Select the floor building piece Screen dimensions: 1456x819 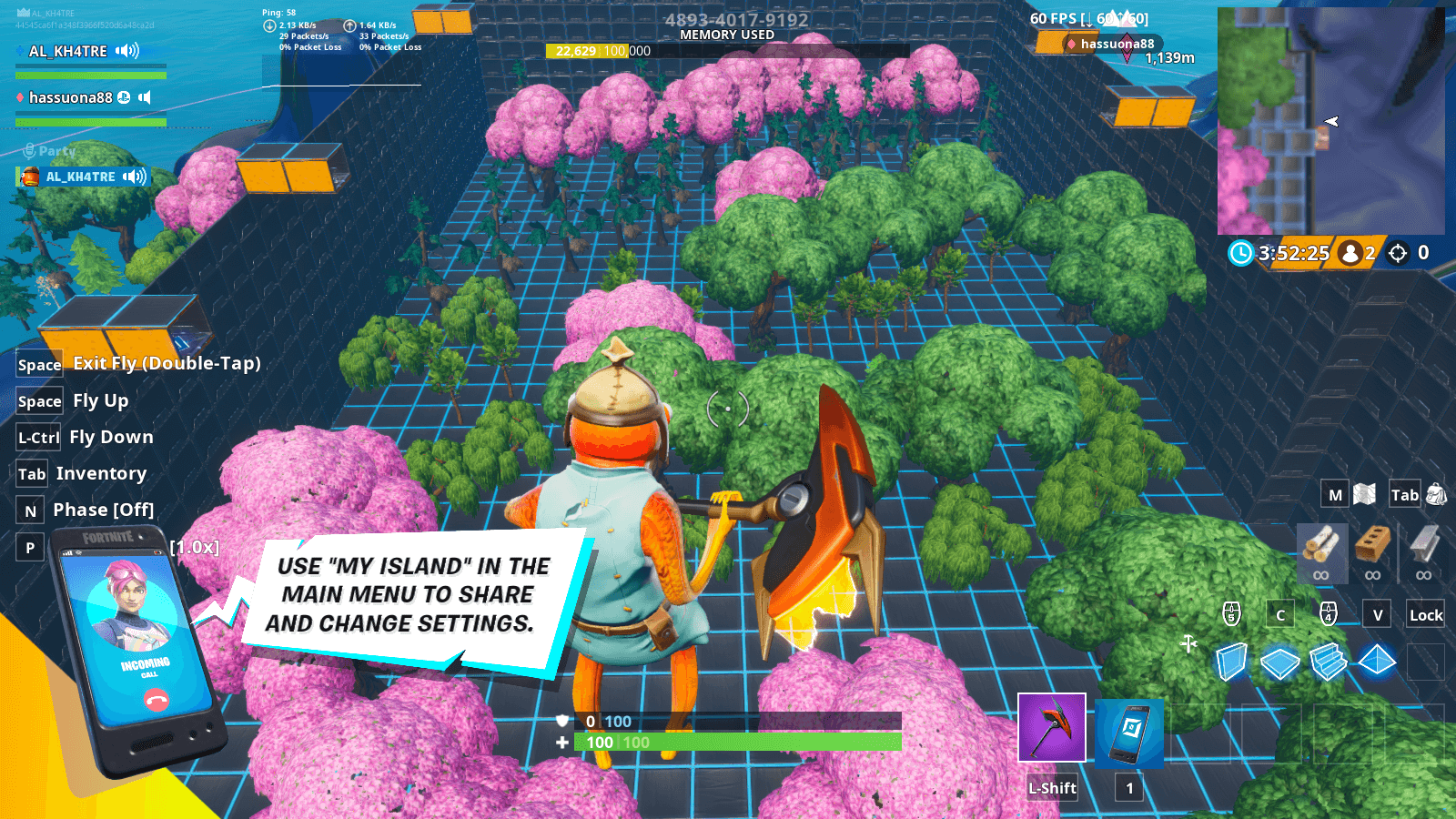pyautogui.click(x=1279, y=662)
